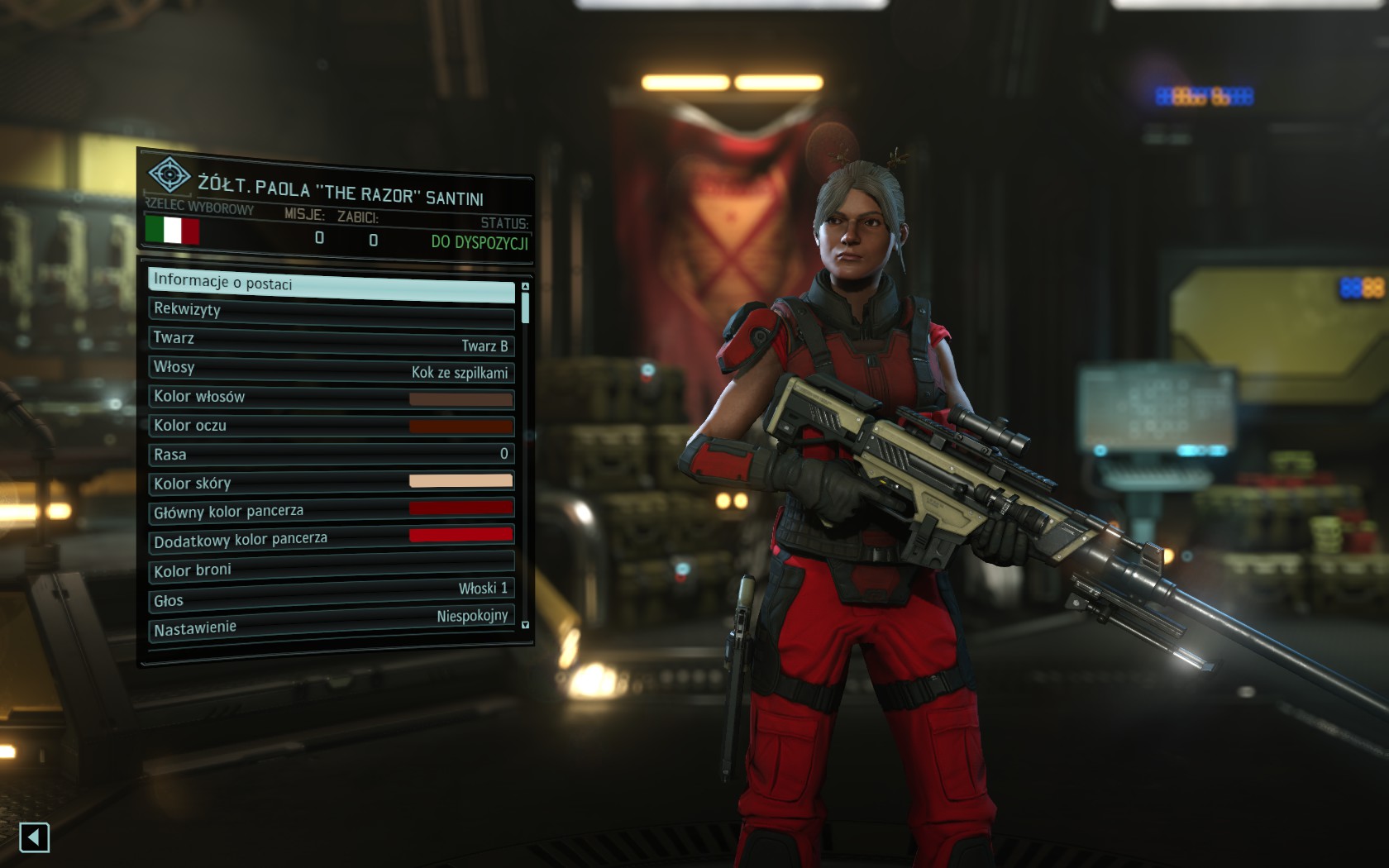This screenshot has height=868, width=1389.
Task: Select the Kolor broni weapon color row
Action: point(331,566)
